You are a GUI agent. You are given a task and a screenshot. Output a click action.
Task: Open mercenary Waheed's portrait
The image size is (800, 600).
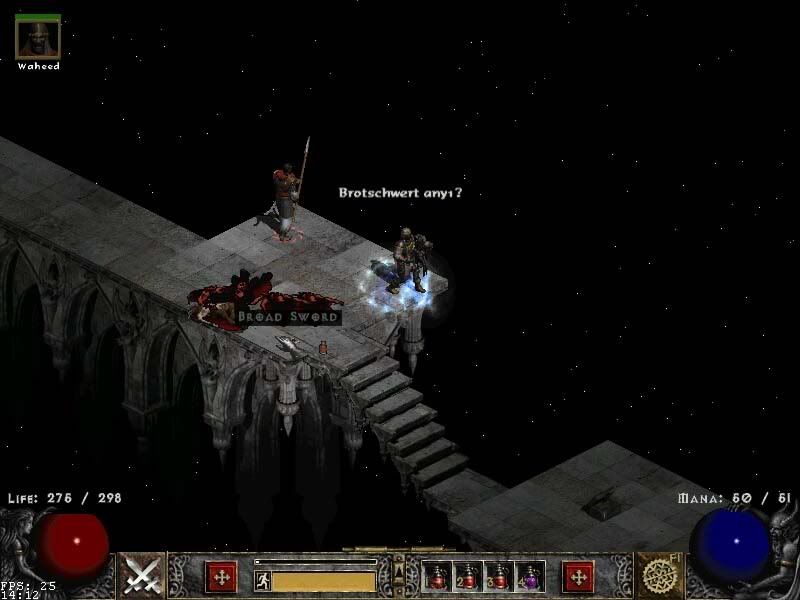(38, 37)
